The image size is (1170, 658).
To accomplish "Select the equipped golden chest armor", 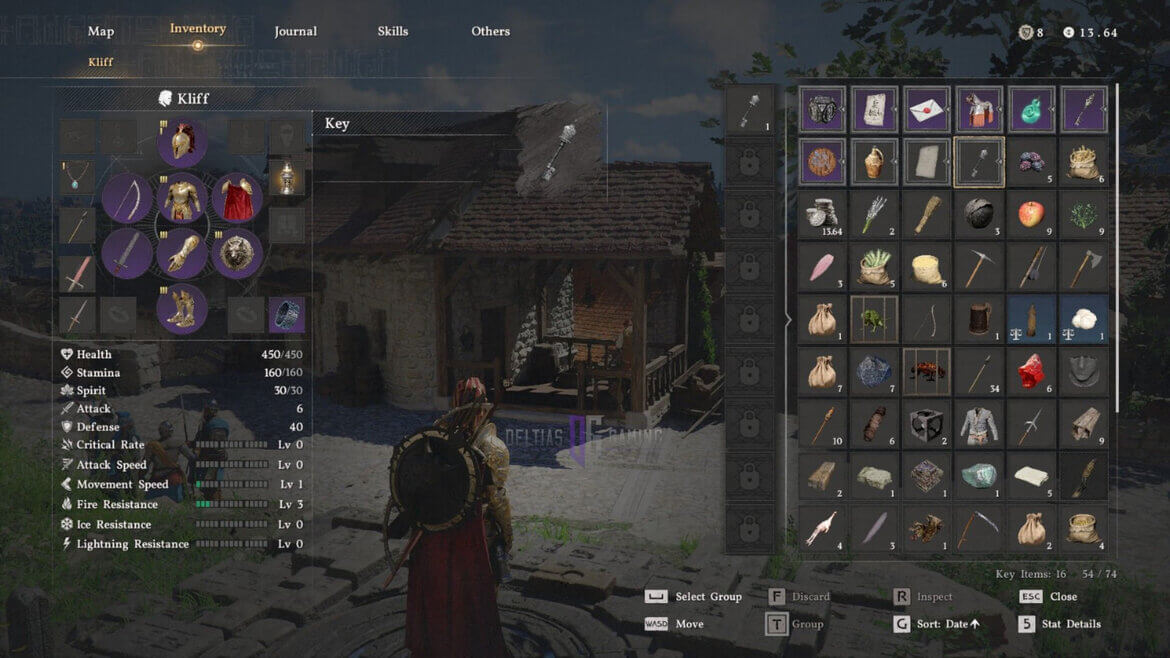I will pyautogui.click(x=182, y=198).
